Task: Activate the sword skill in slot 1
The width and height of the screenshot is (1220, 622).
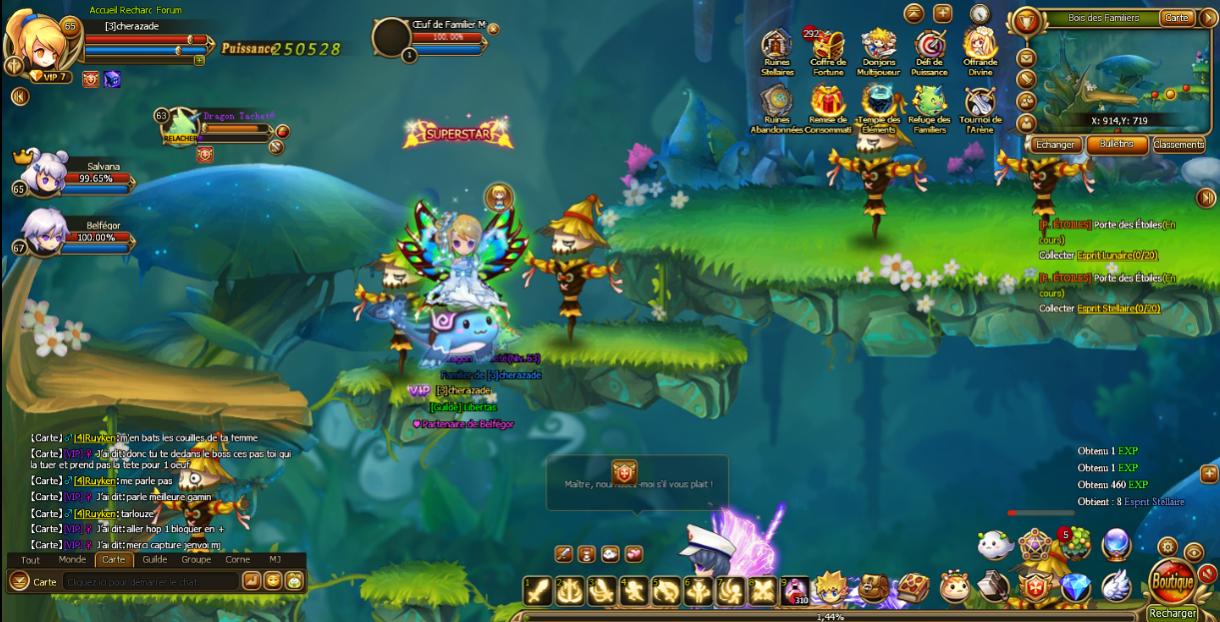Action: click(538, 591)
